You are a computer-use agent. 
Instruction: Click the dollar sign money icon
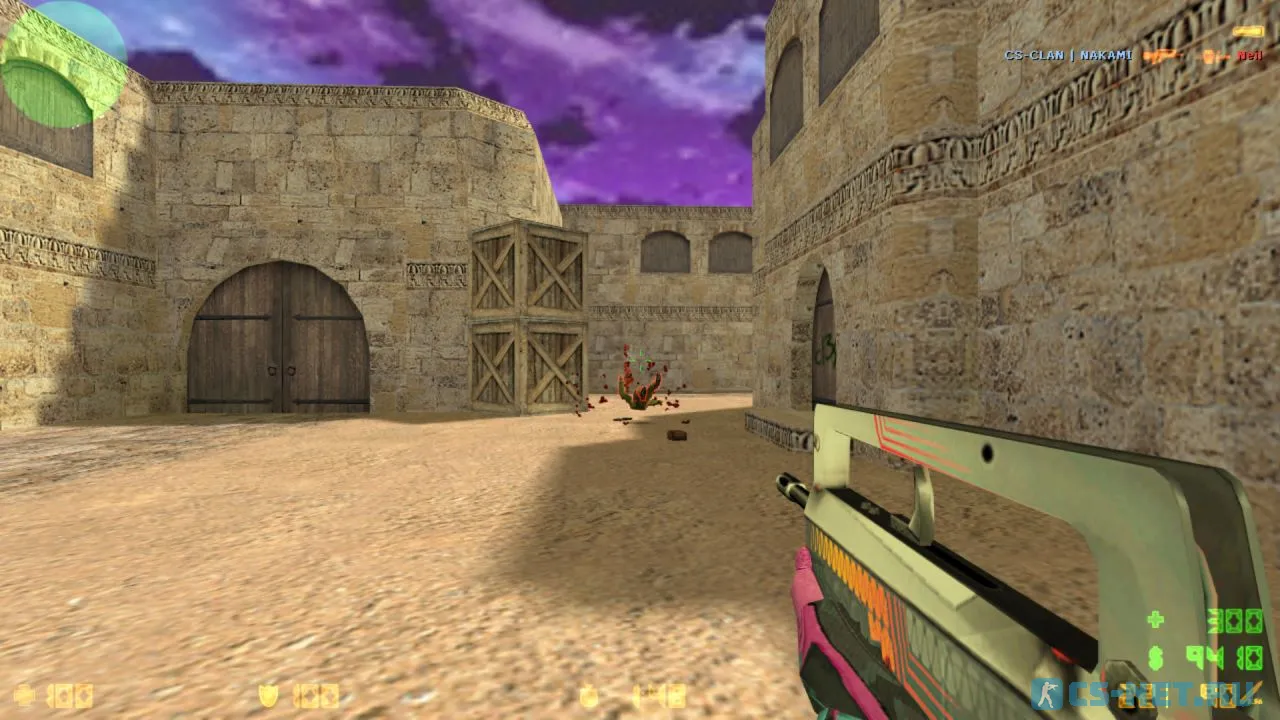1155,658
